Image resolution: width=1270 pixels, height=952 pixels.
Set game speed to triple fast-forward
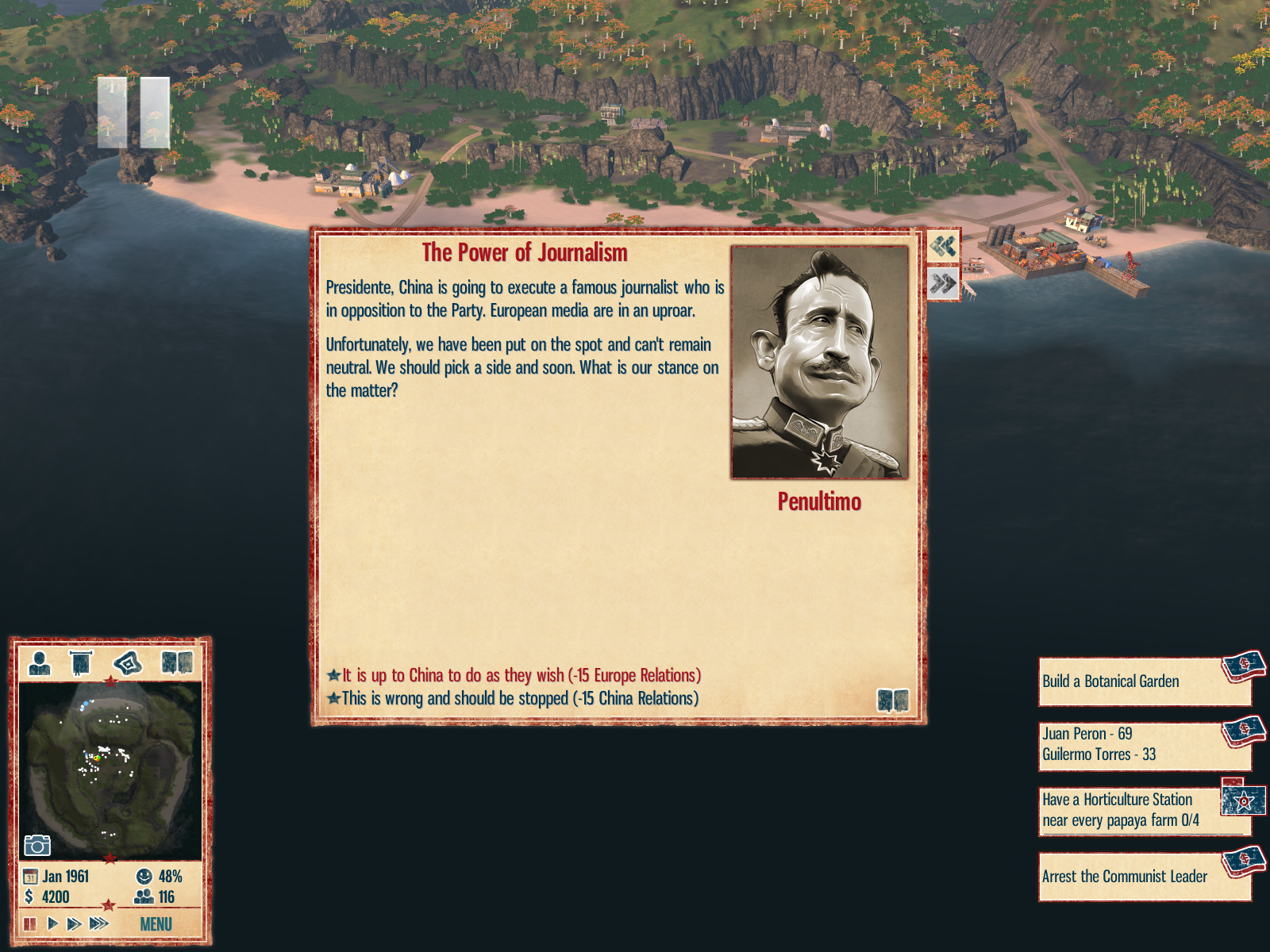(x=99, y=923)
